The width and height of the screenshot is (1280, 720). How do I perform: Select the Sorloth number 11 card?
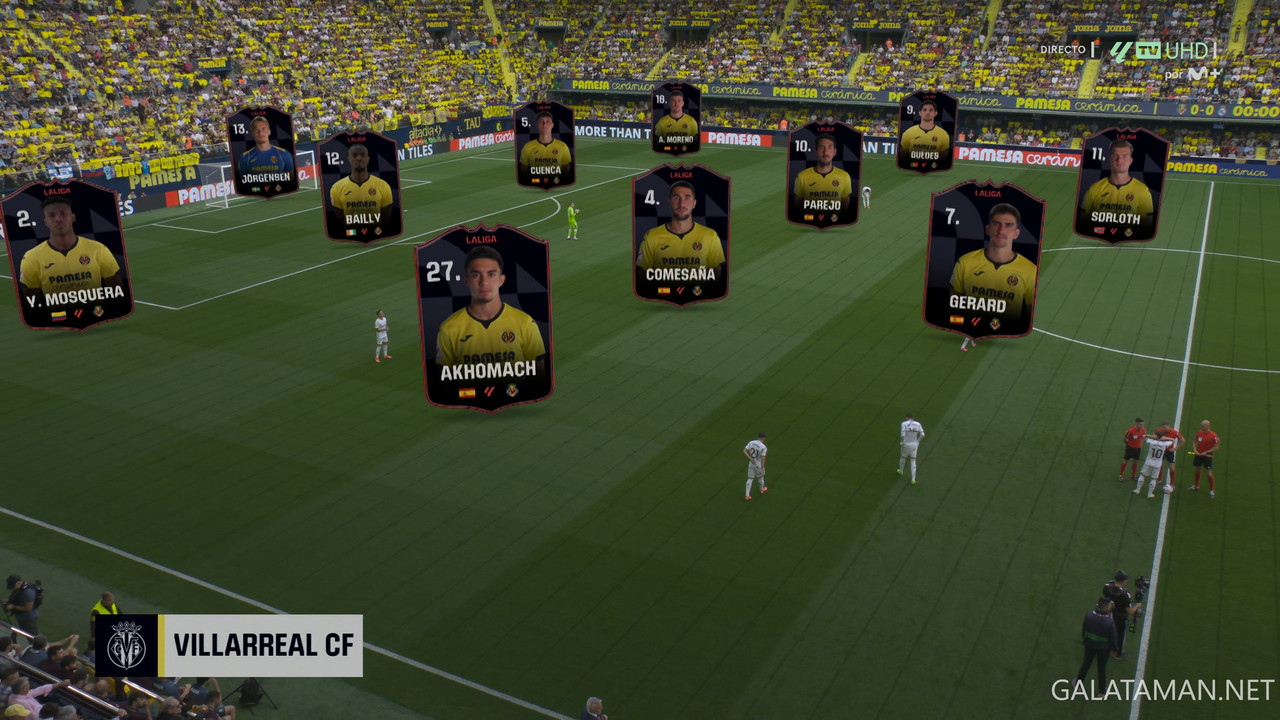pyautogui.click(x=1121, y=185)
